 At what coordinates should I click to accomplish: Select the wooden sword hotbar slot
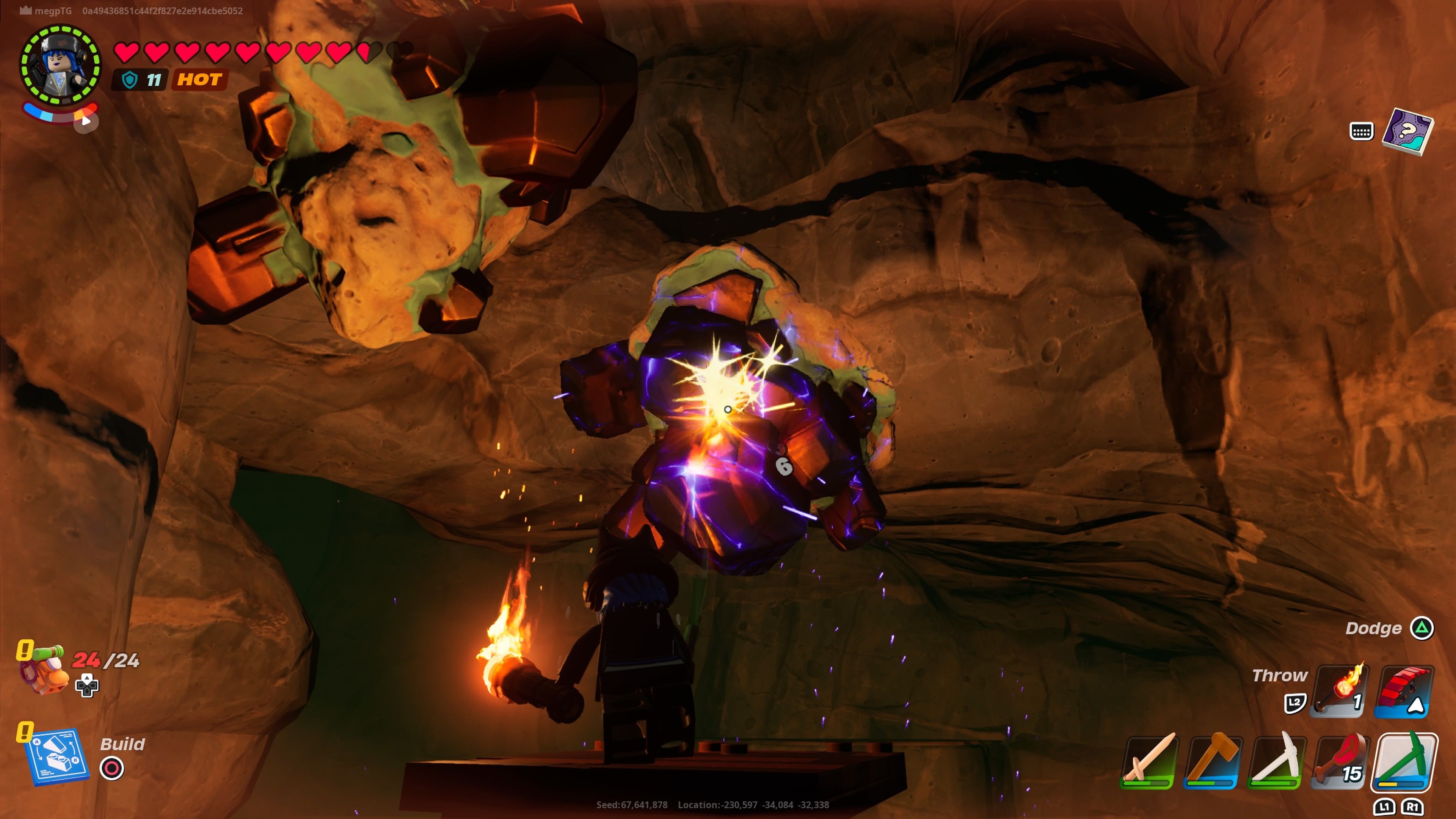[1150, 761]
